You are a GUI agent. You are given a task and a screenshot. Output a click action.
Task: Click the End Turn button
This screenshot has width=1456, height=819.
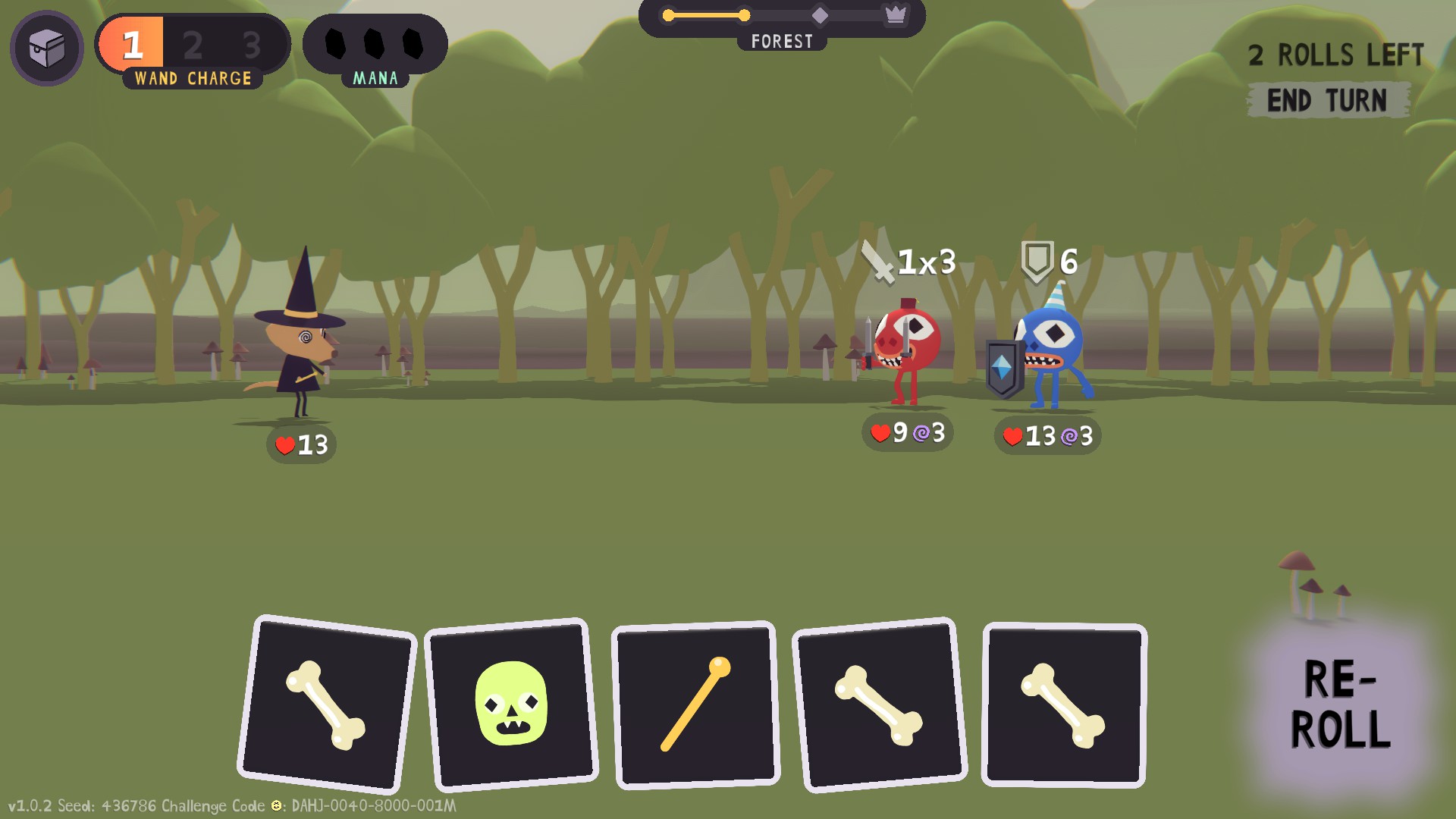pos(1327,100)
